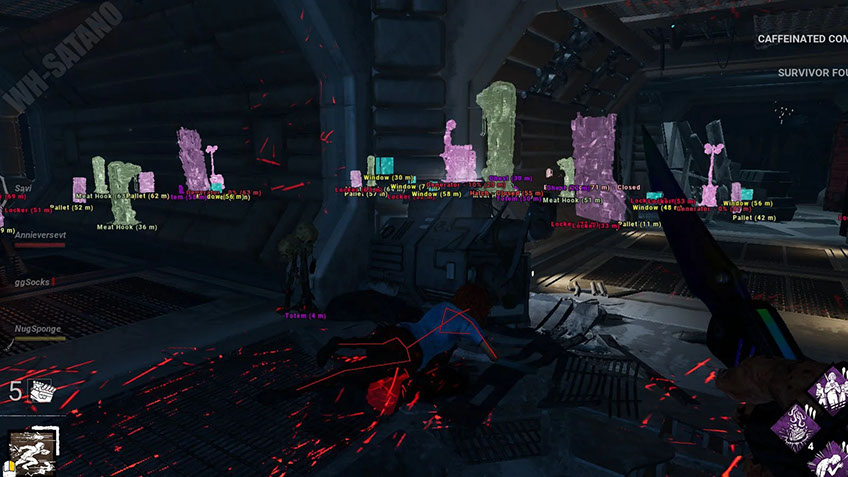Click the perk showing a group of figures

(830, 390)
